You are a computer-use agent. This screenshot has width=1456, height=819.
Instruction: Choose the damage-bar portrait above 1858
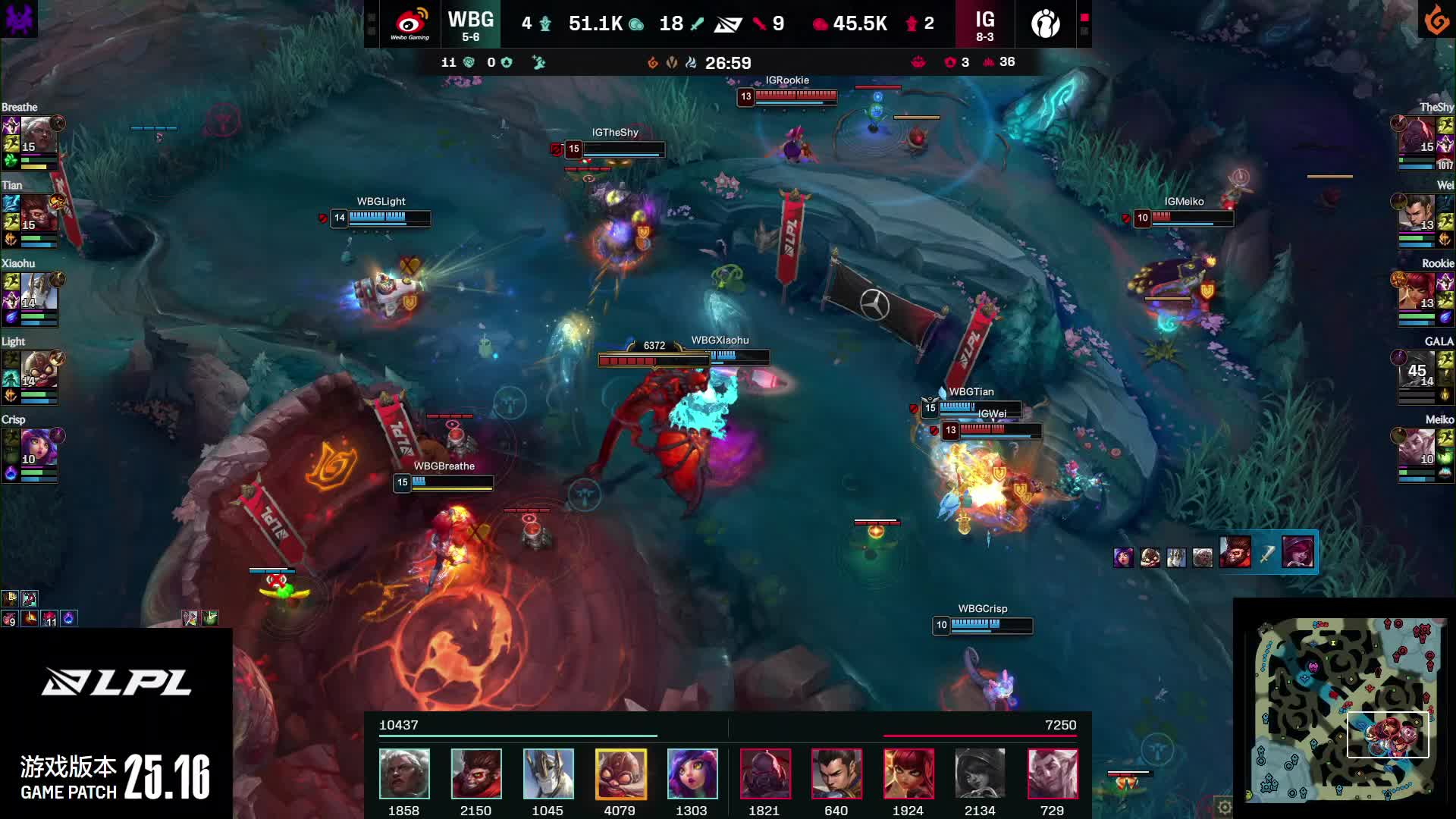404,773
